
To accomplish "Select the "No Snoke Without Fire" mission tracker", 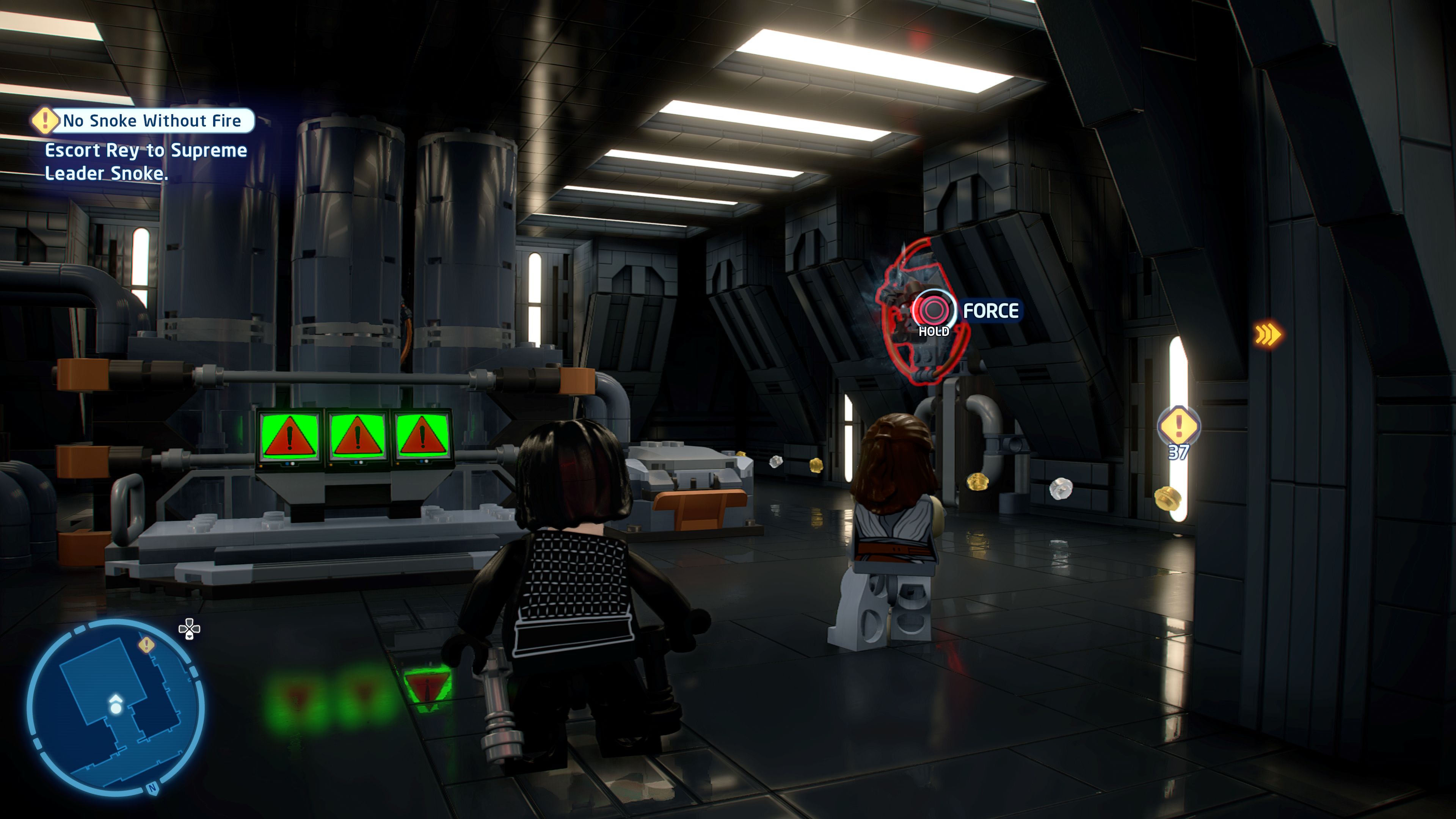I will coord(152,121).
